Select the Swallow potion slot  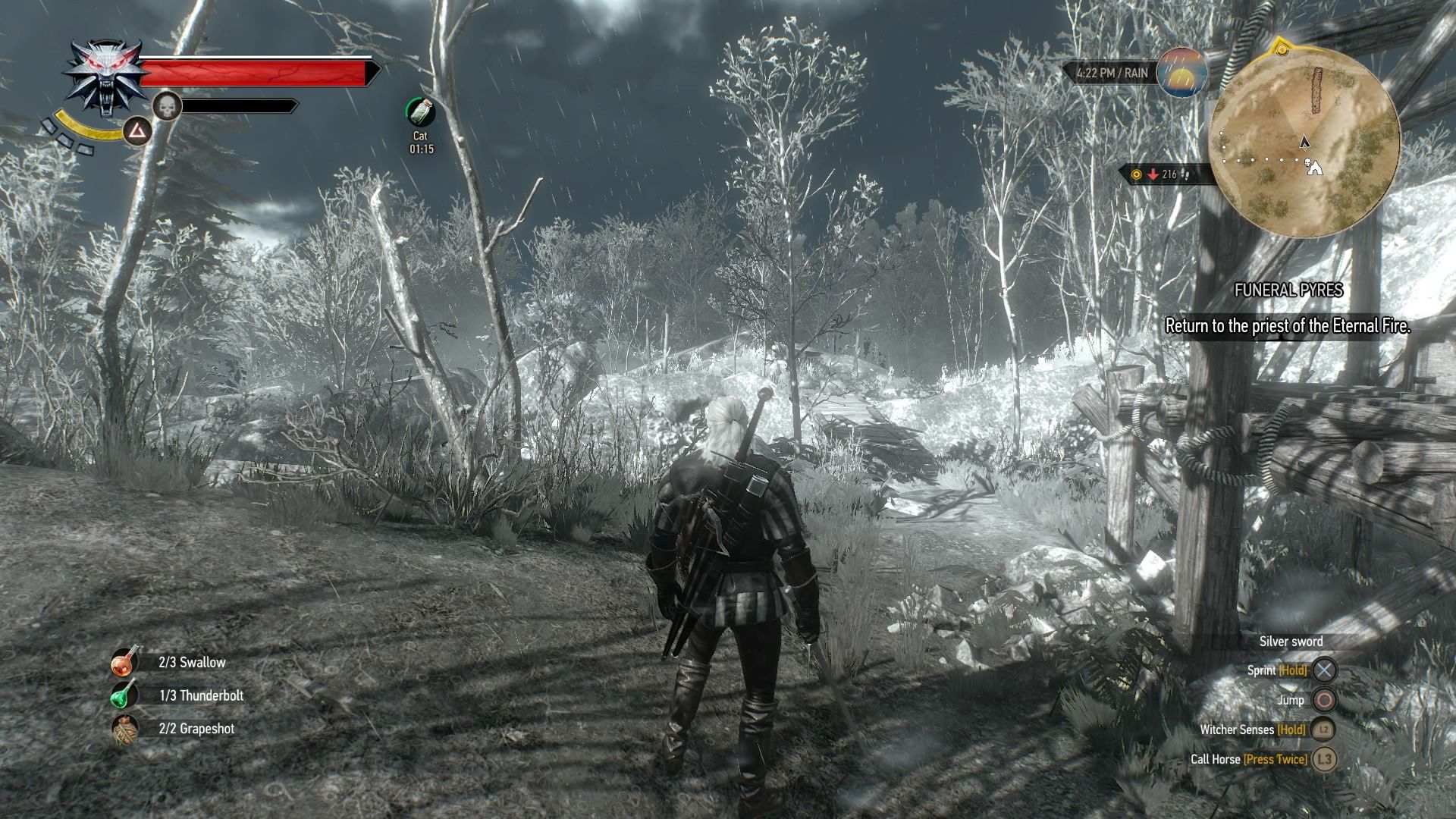(125, 661)
